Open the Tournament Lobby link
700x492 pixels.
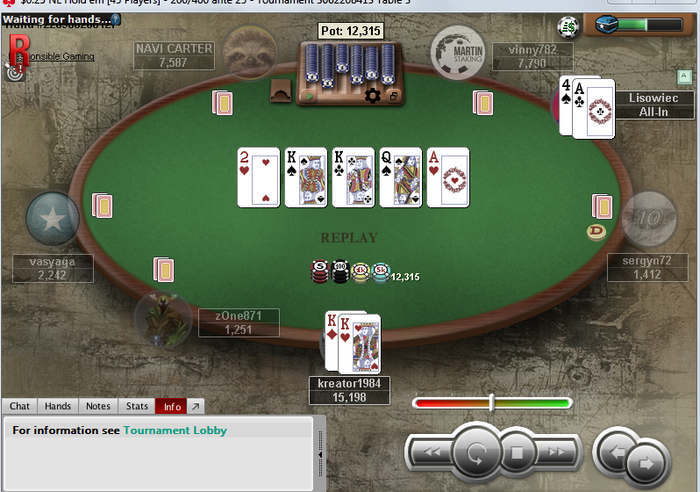pyautogui.click(x=175, y=430)
